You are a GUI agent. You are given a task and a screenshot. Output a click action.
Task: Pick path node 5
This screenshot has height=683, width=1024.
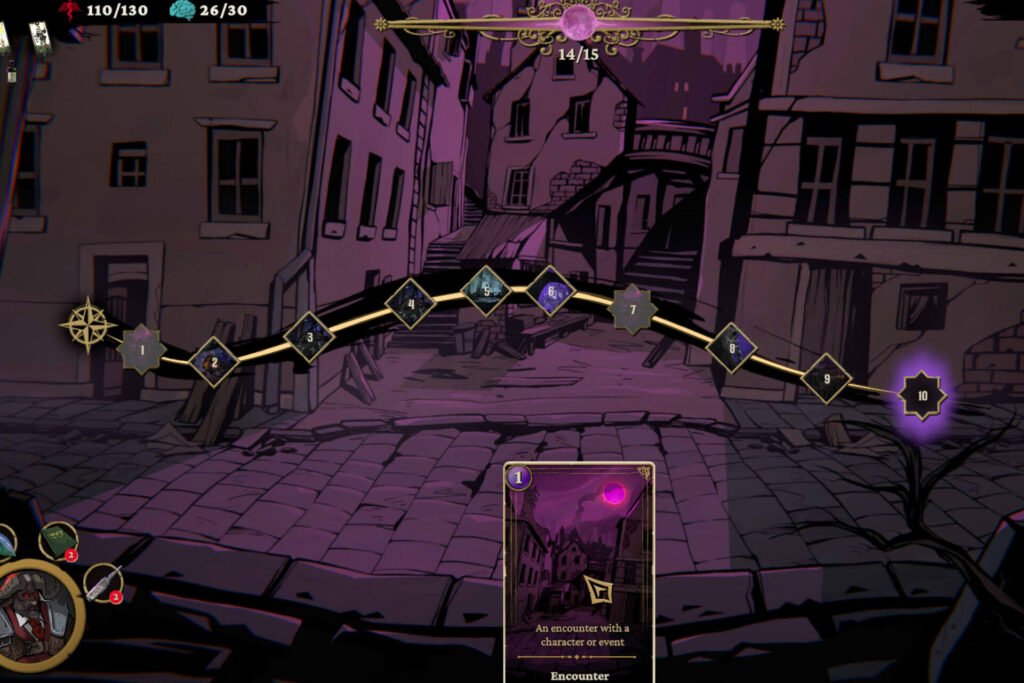pyautogui.click(x=486, y=290)
